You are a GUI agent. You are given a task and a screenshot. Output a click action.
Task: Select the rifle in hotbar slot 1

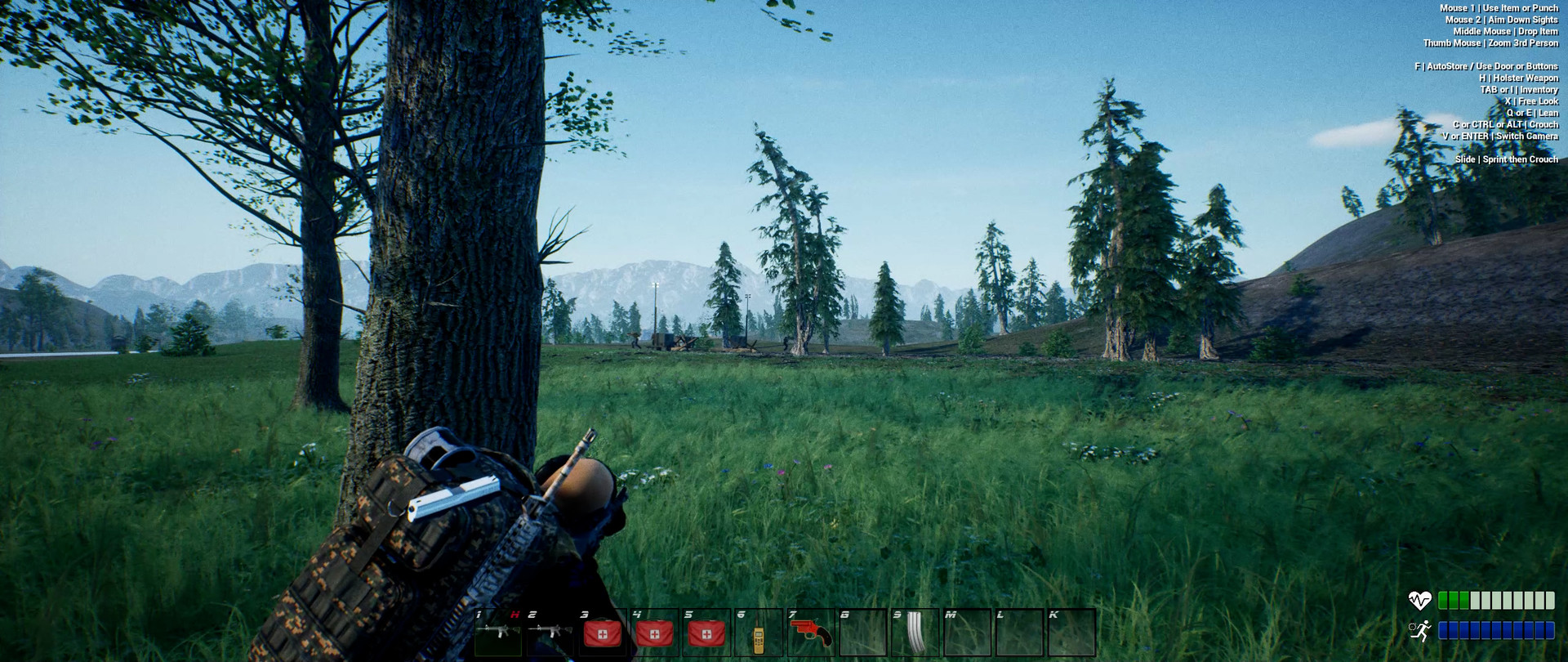coord(498,633)
